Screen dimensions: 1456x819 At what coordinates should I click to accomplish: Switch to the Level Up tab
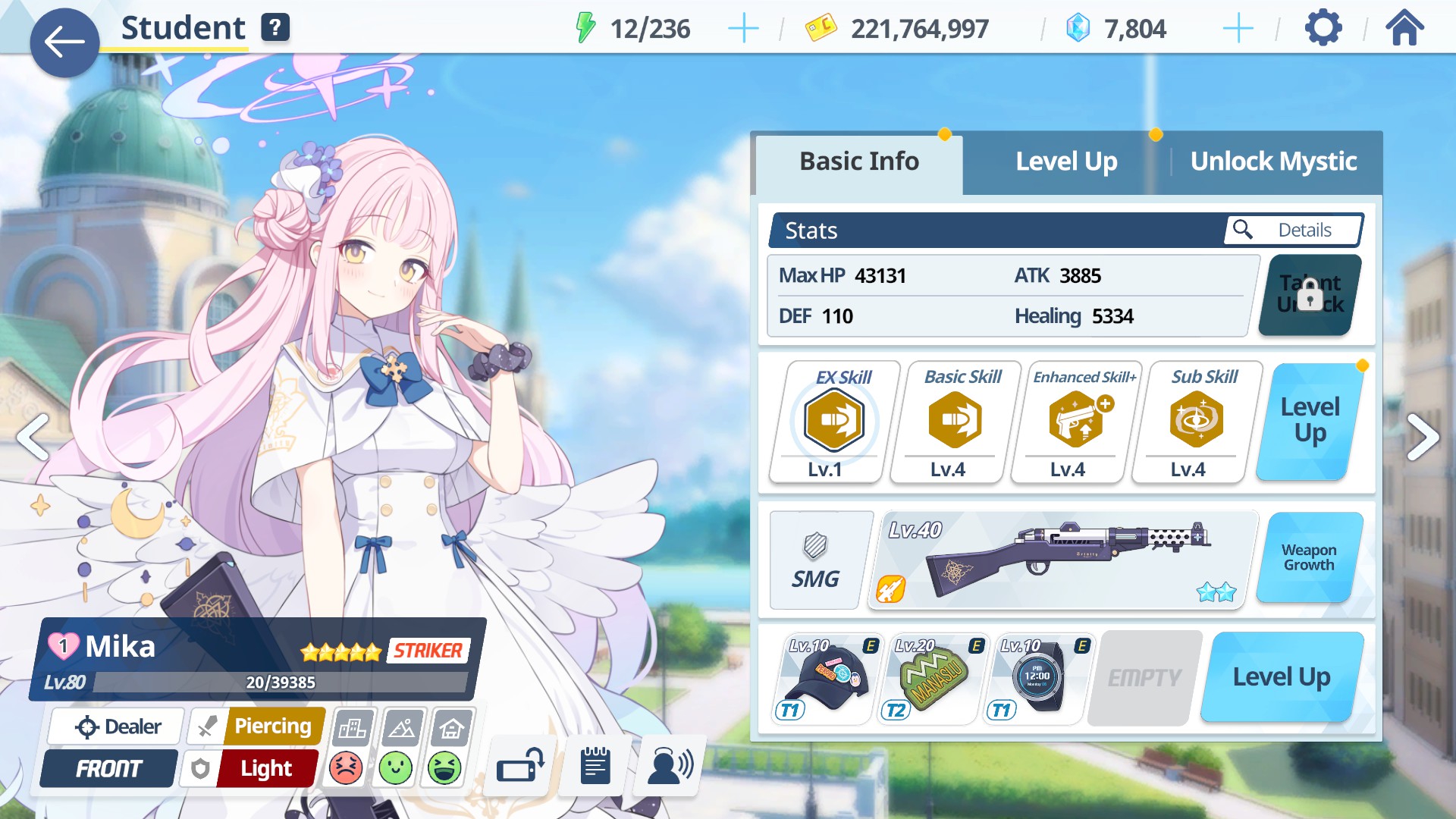tap(1065, 162)
